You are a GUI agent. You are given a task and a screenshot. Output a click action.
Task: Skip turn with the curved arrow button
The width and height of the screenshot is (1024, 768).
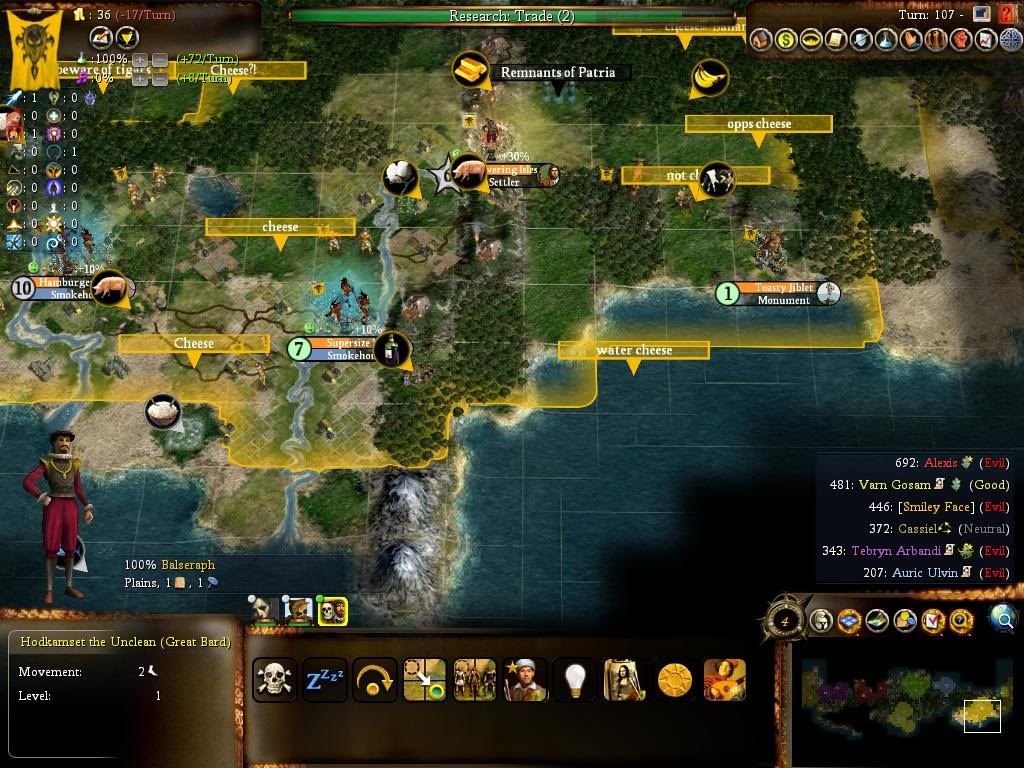(375, 681)
